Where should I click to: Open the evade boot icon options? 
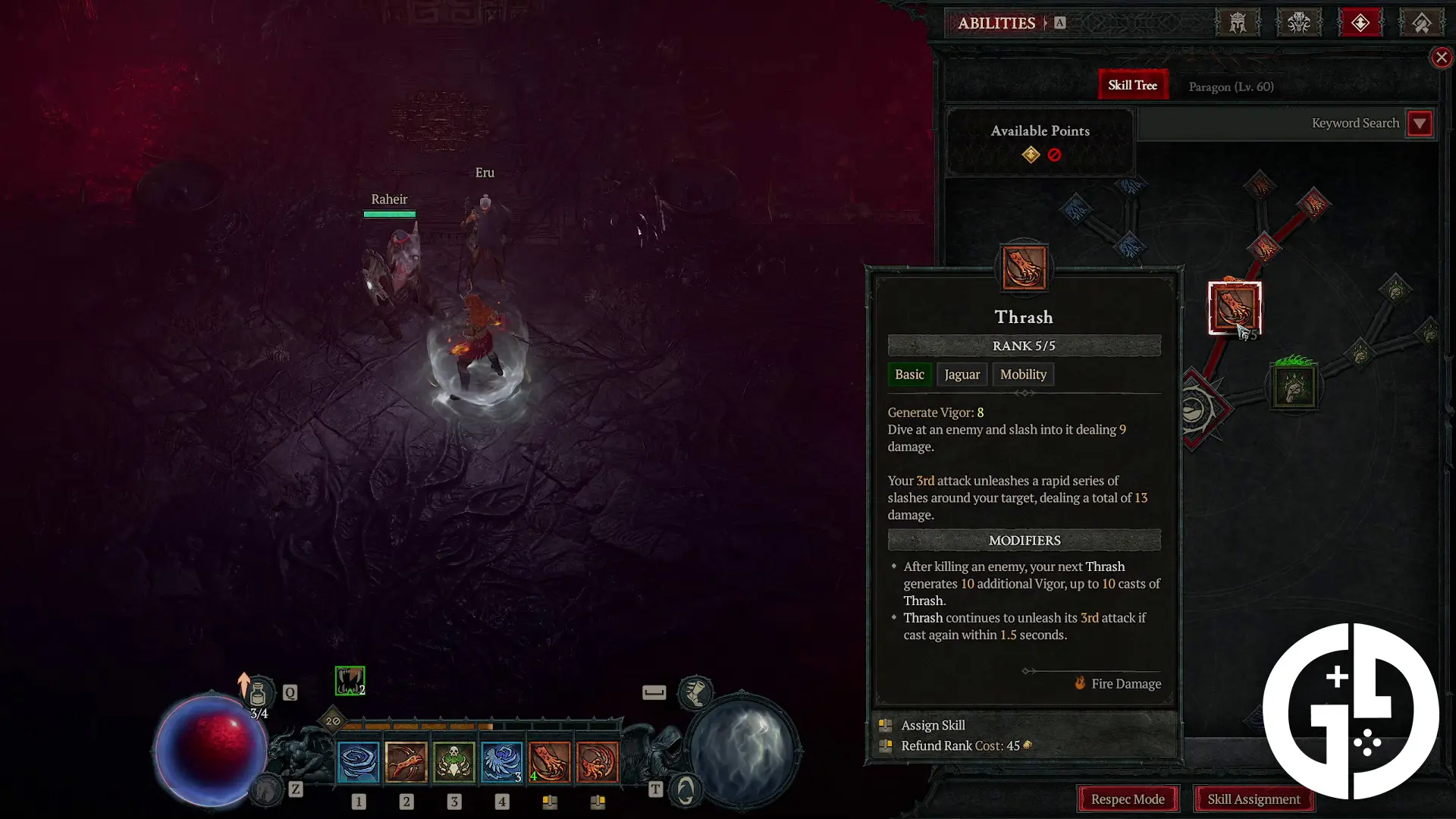695,692
